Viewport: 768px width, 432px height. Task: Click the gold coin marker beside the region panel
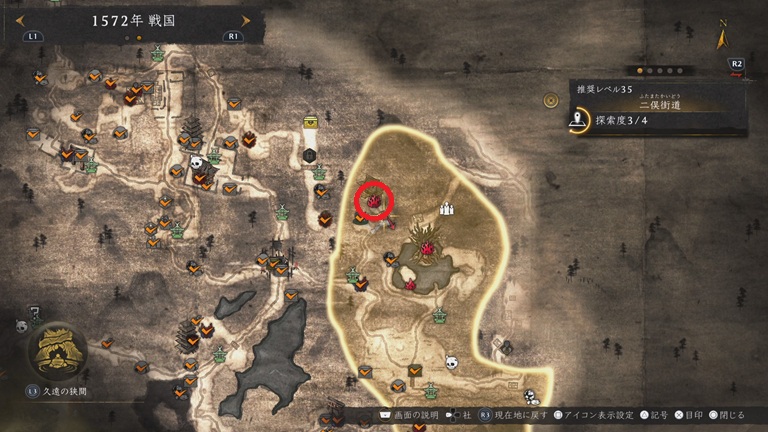[x=550, y=101]
